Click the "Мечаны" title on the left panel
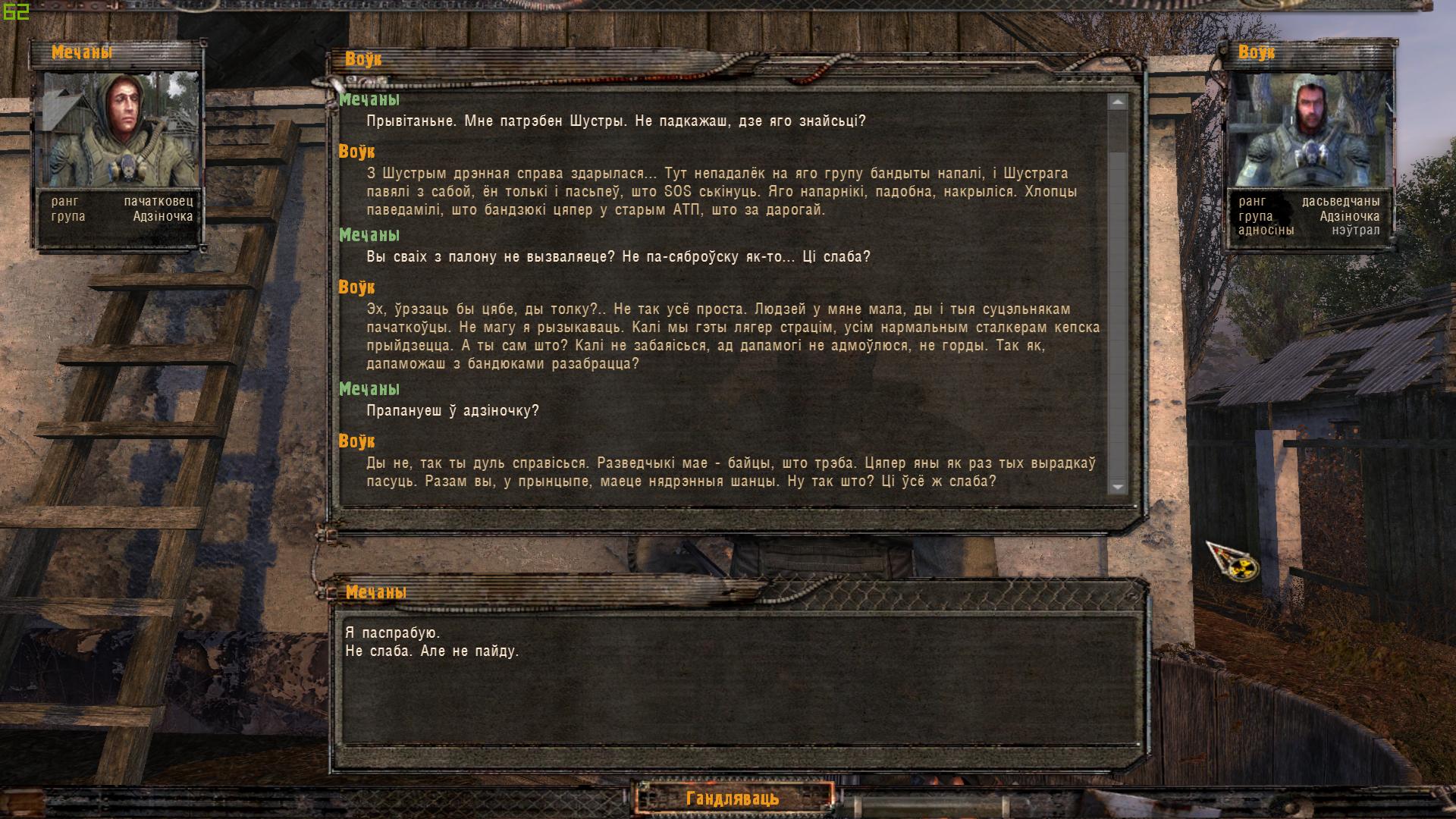 (x=82, y=53)
